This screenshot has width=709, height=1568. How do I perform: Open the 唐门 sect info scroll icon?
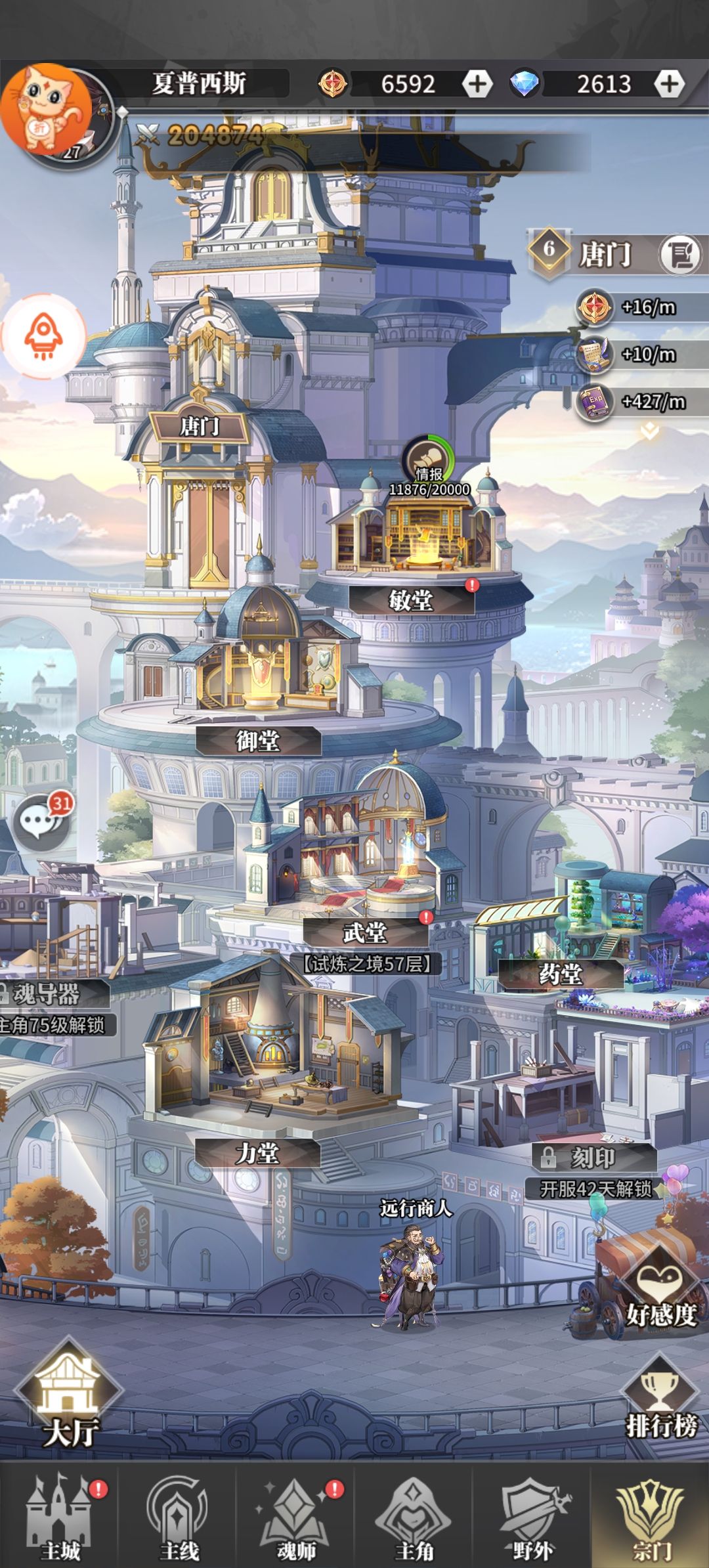[679, 253]
